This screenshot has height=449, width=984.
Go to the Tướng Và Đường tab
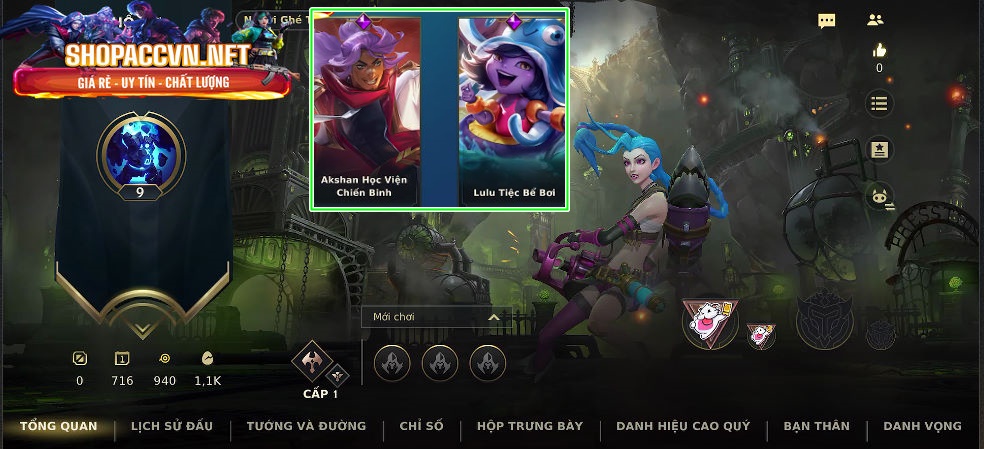point(306,426)
